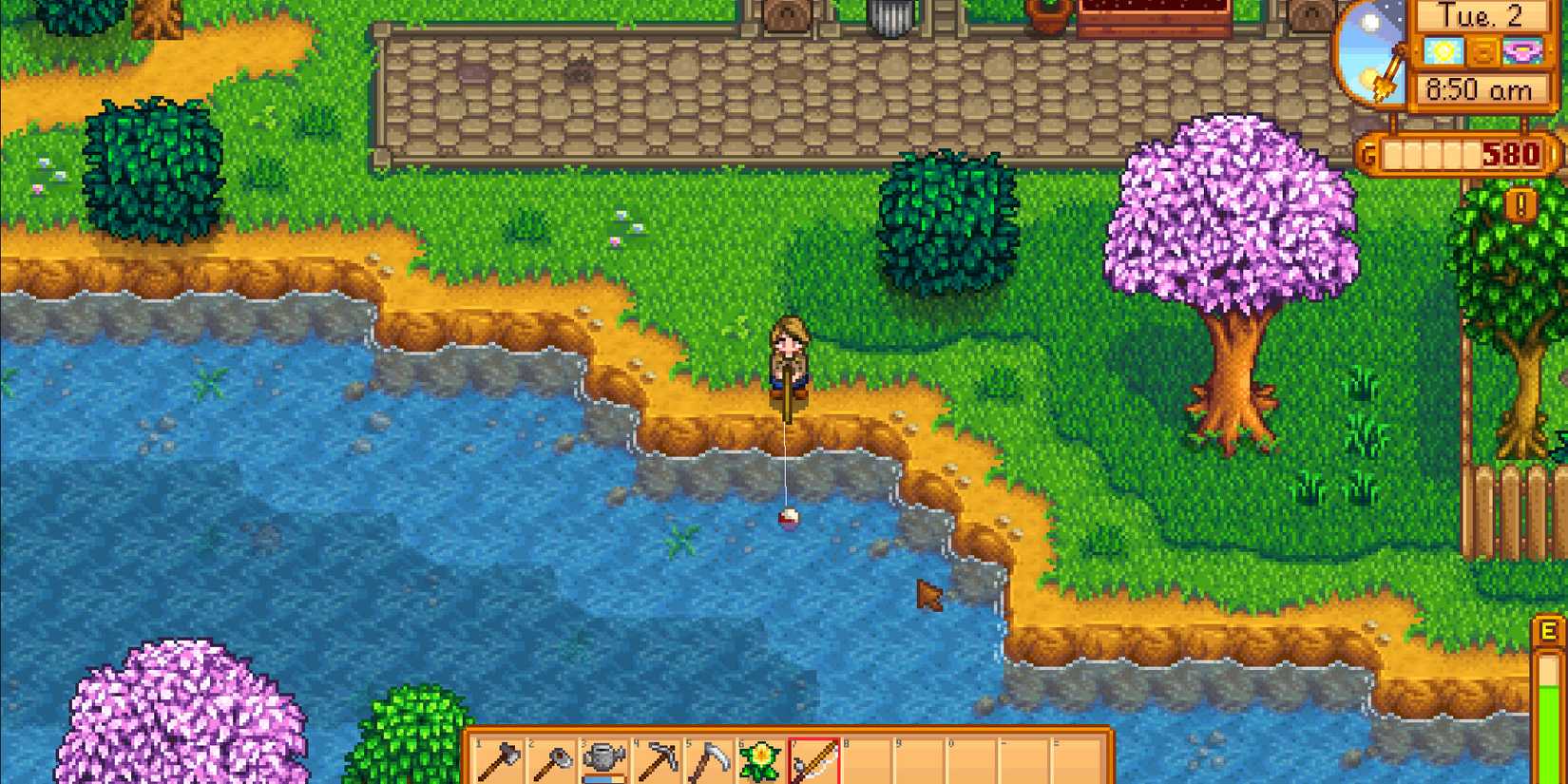This screenshot has height=784, width=1568.
Task: Click the sun weather icon
Action: pyautogui.click(x=1442, y=52)
